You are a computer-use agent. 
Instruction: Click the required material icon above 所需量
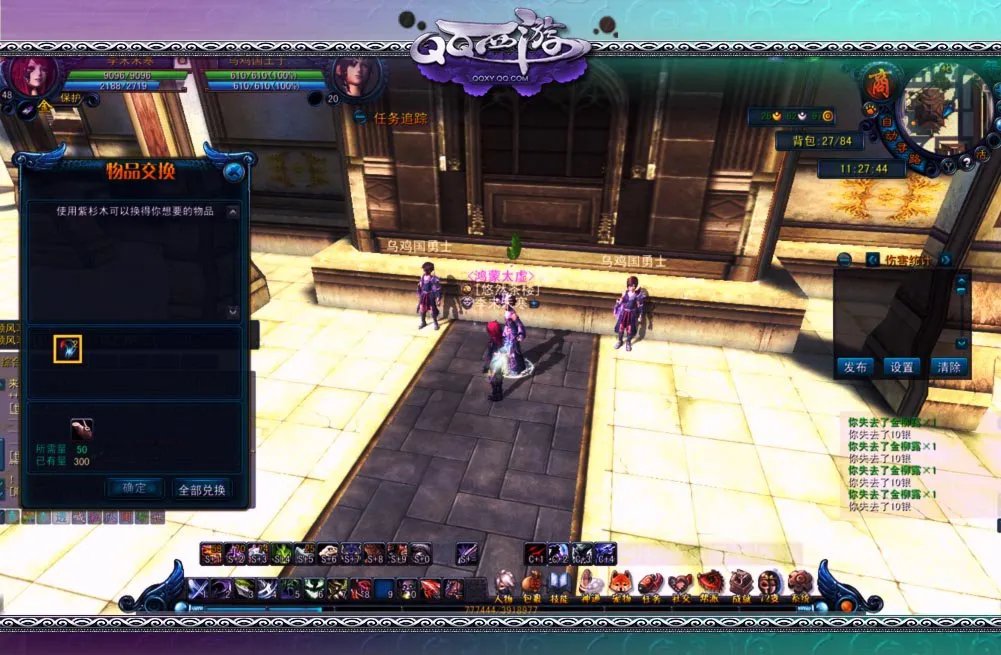pyautogui.click(x=81, y=430)
